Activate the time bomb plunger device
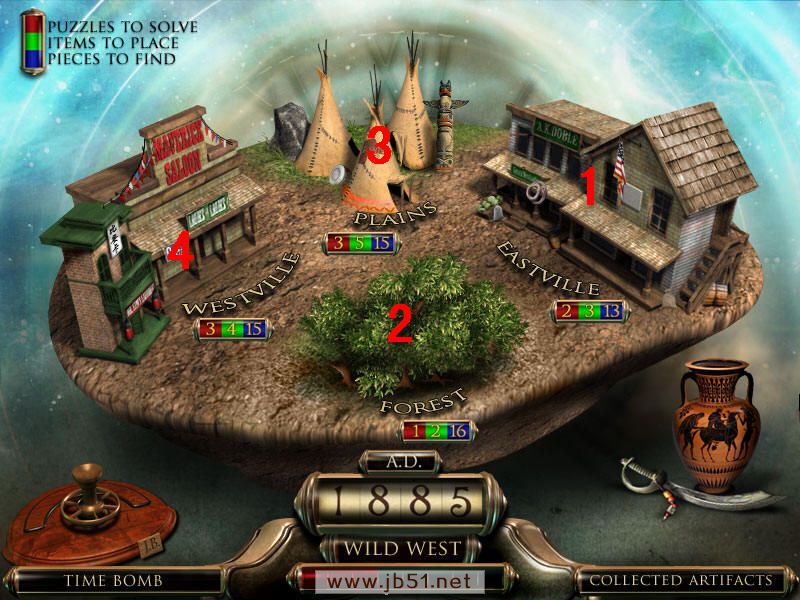800x600 pixels. 81,503
